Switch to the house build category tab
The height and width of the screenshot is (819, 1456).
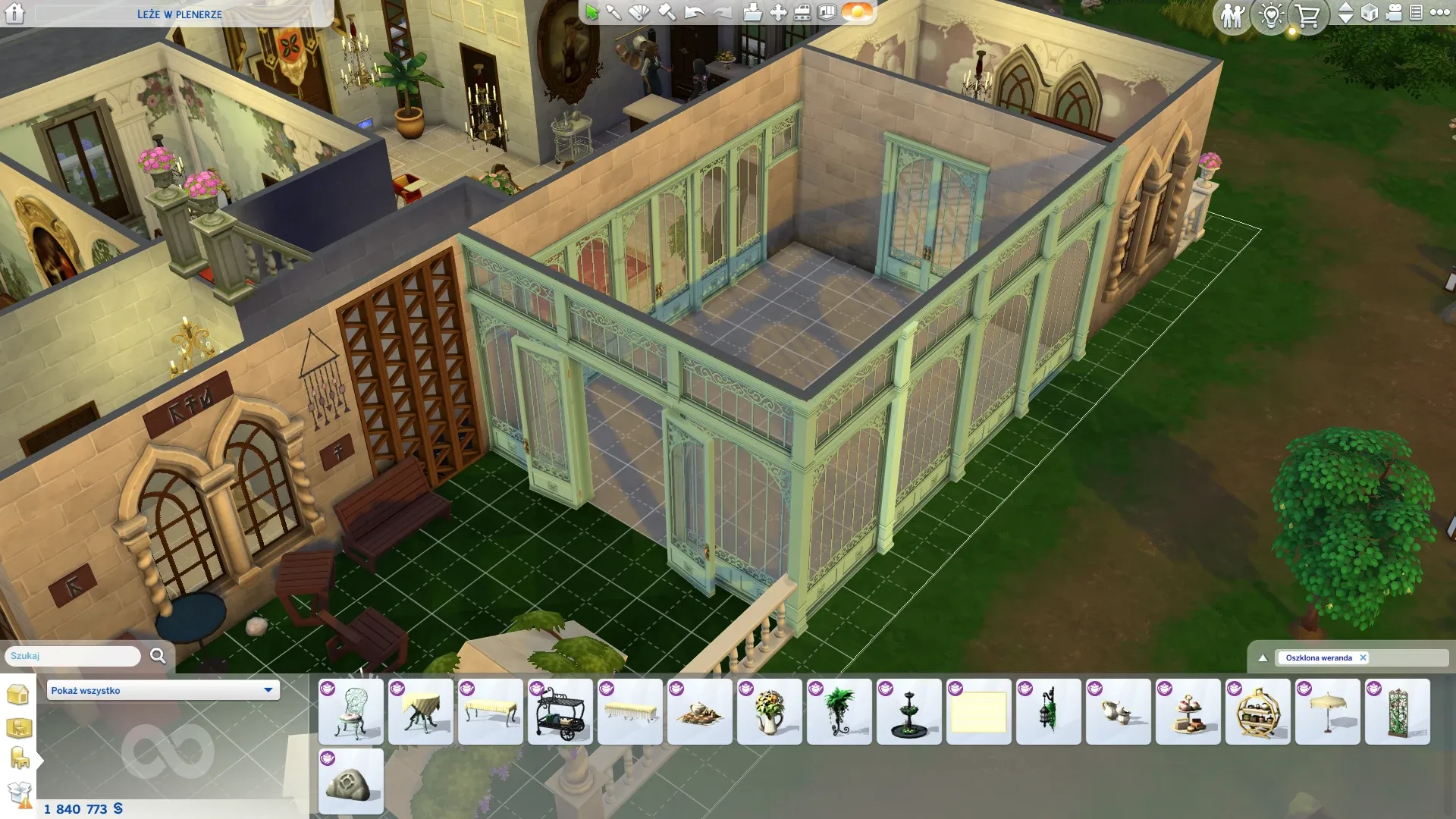click(x=18, y=693)
